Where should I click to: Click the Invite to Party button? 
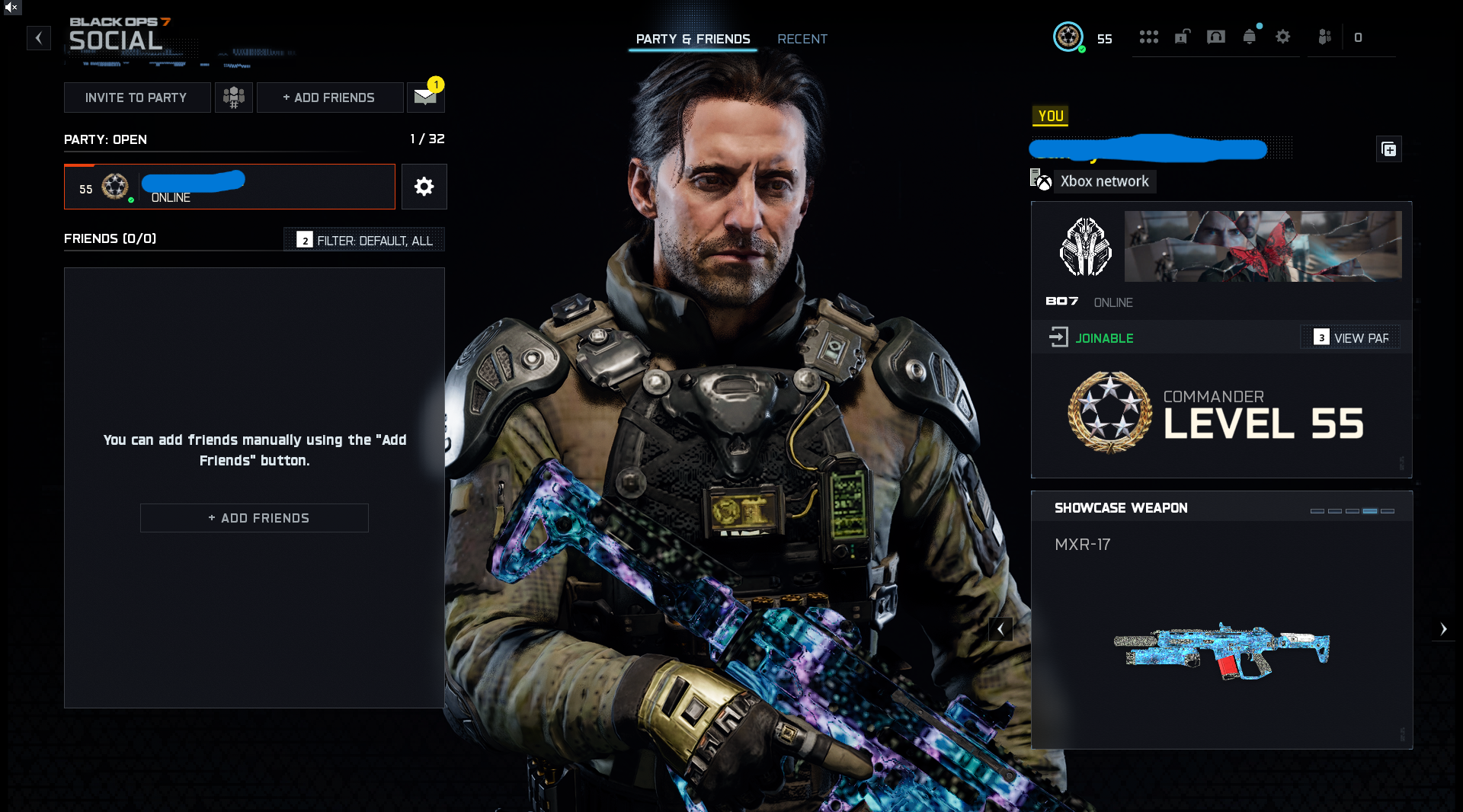(136, 98)
